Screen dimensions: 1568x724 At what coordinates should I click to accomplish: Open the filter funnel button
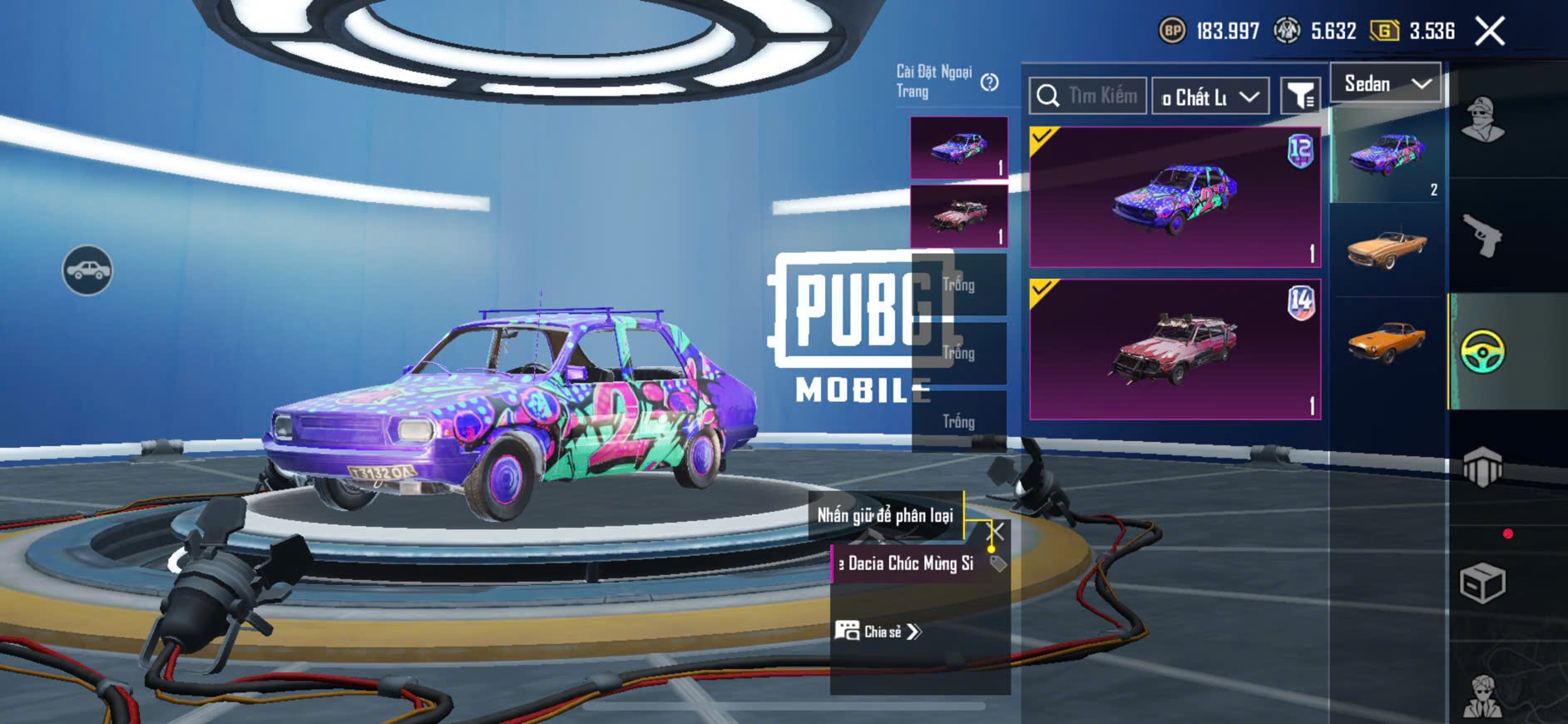coord(1300,97)
